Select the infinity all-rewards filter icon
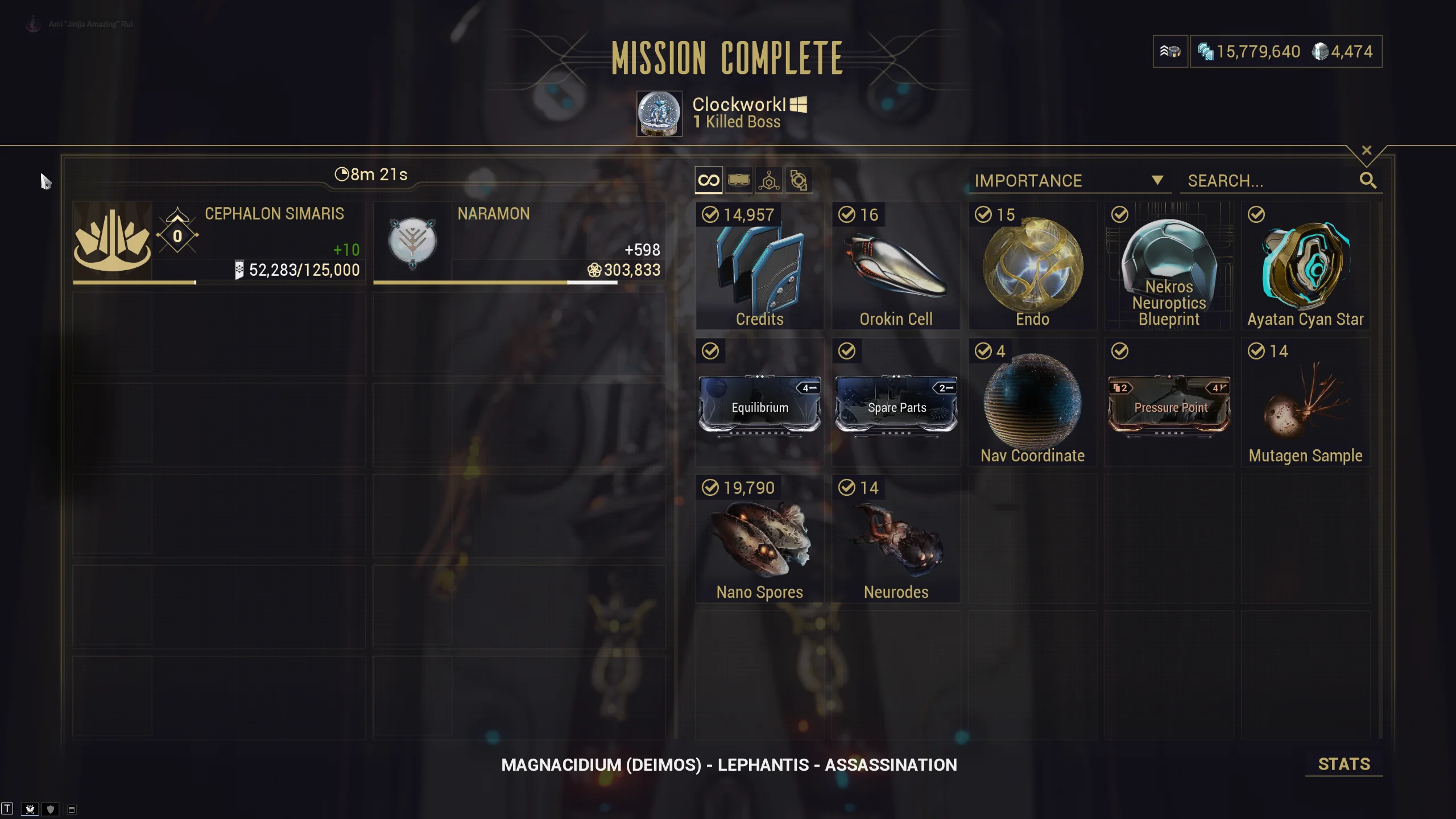The height and width of the screenshot is (819, 1456). 708,180
